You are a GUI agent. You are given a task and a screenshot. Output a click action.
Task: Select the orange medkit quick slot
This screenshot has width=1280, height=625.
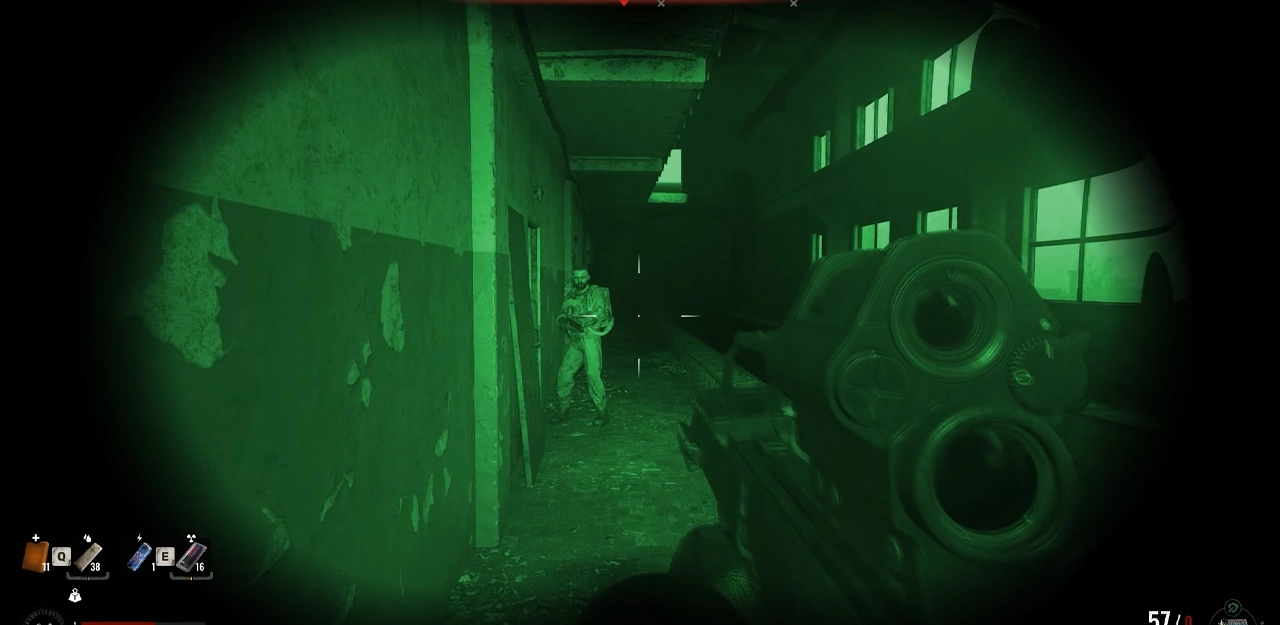35,556
